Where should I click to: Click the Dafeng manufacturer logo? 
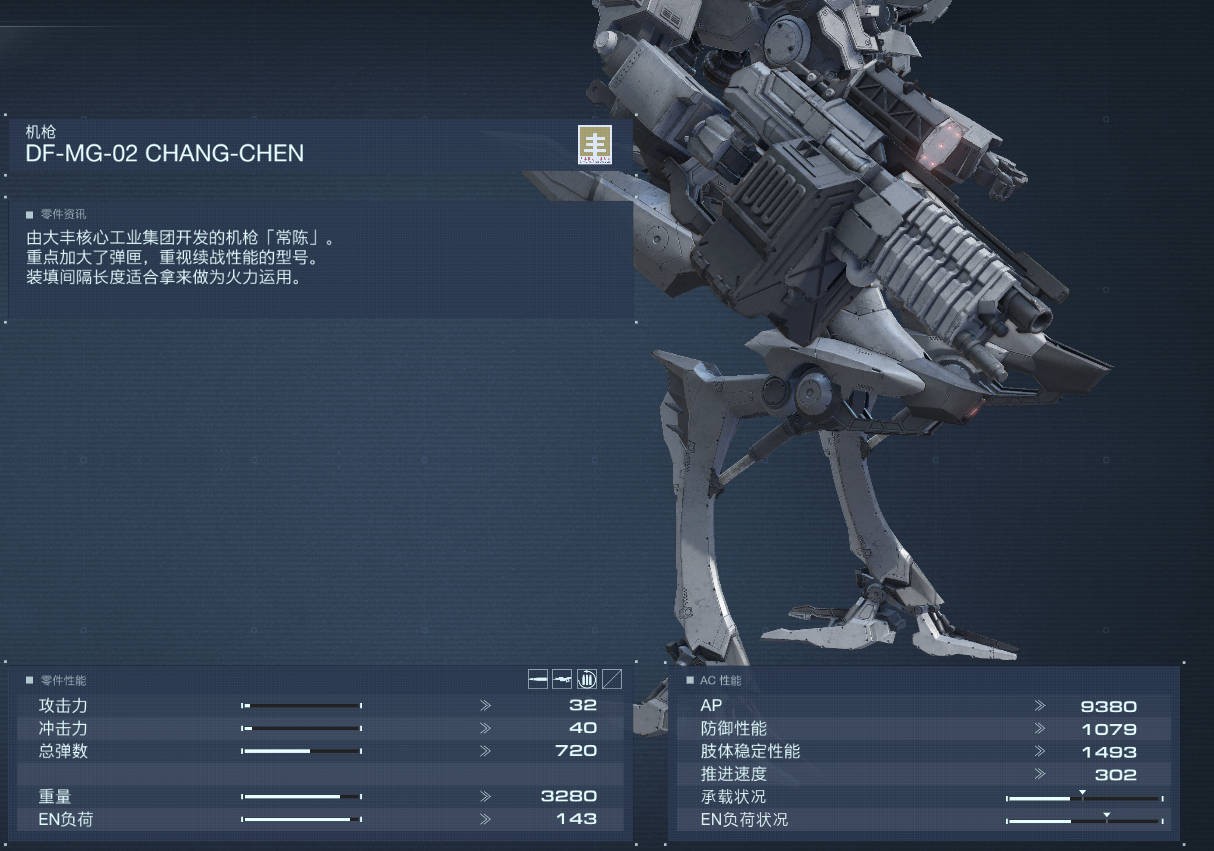pos(594,145)
